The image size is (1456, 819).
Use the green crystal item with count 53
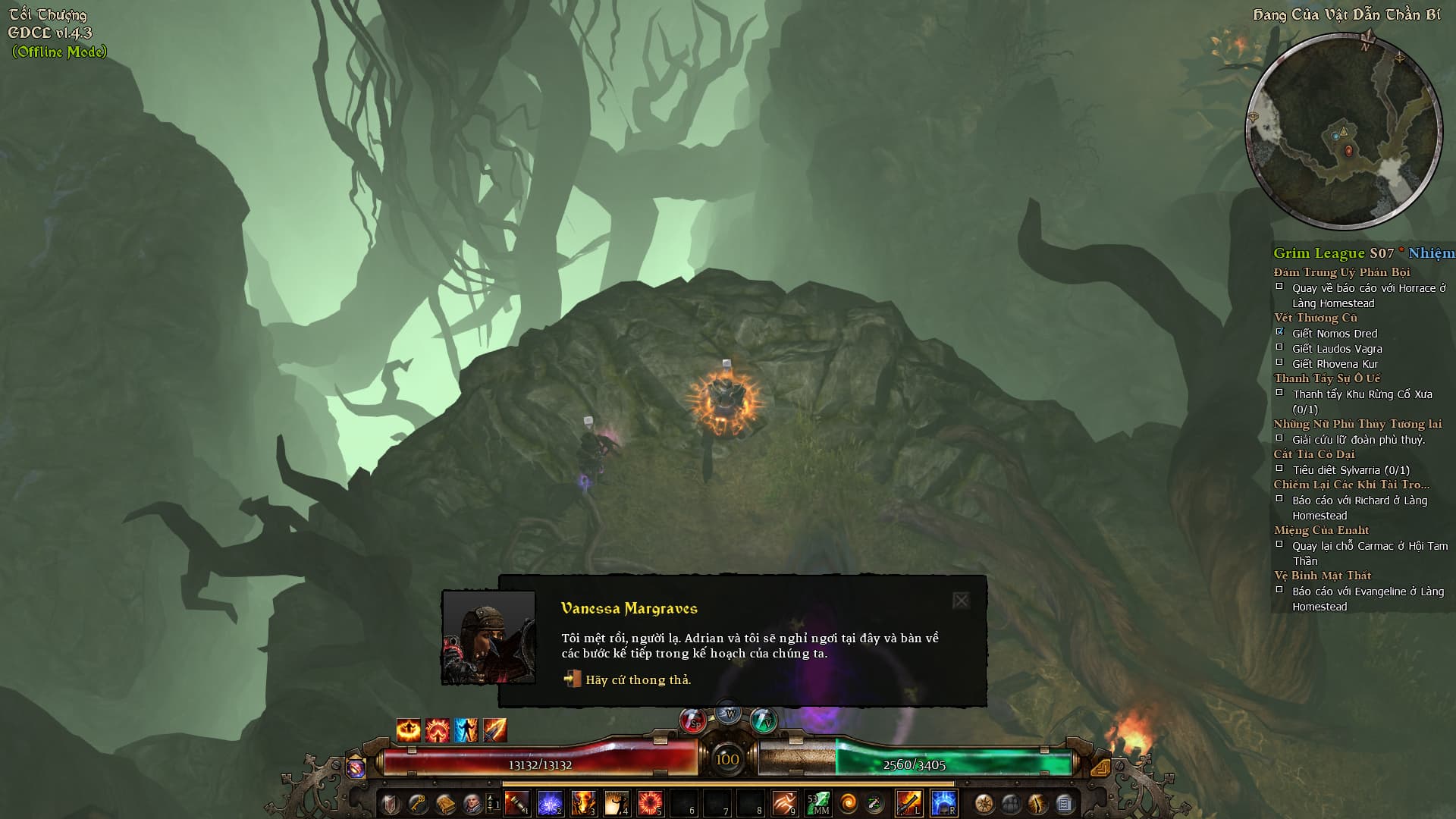[x=818, y=802]
